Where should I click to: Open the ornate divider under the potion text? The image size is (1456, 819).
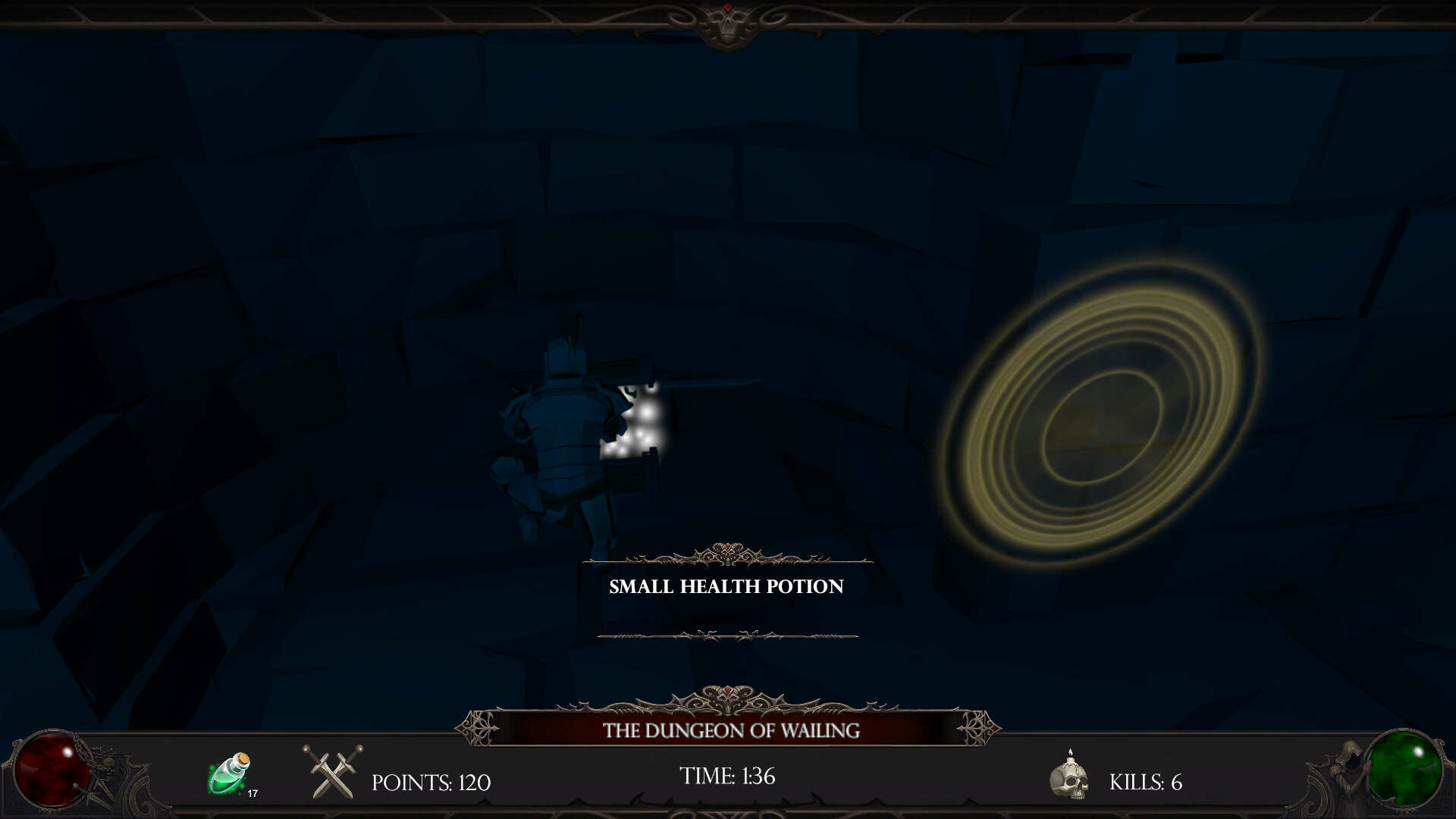pyautogui.click(x=726, y=635)
